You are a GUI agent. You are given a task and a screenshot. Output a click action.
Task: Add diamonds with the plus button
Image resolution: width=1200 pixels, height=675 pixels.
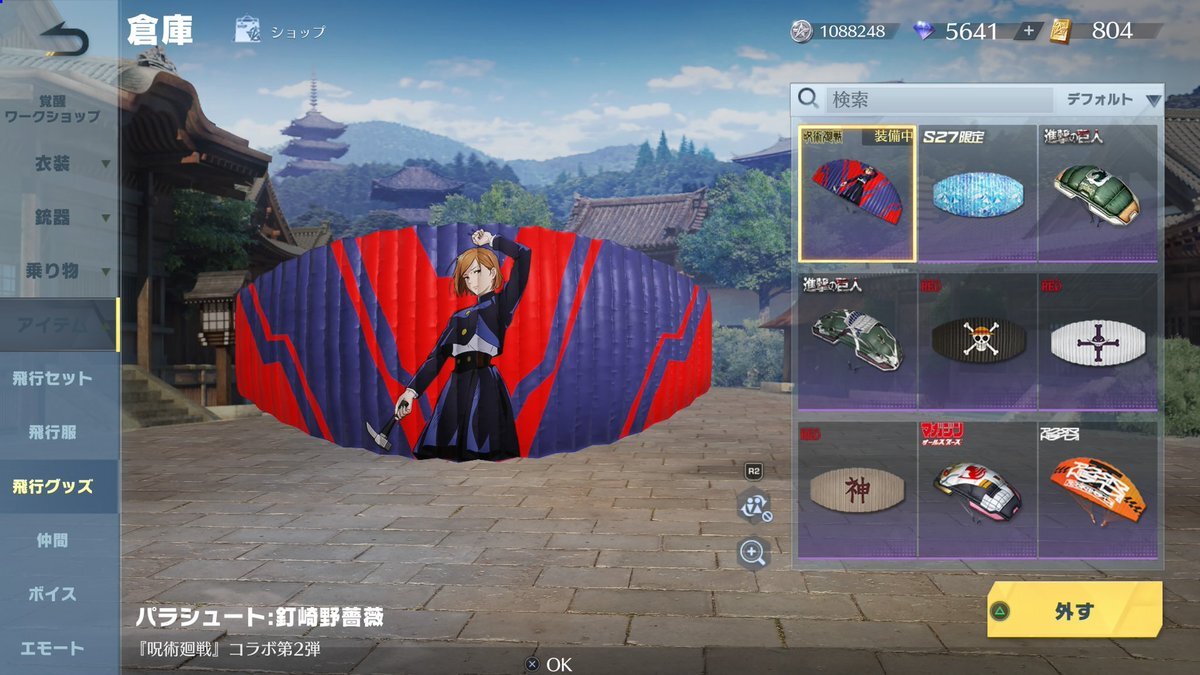1028,31
